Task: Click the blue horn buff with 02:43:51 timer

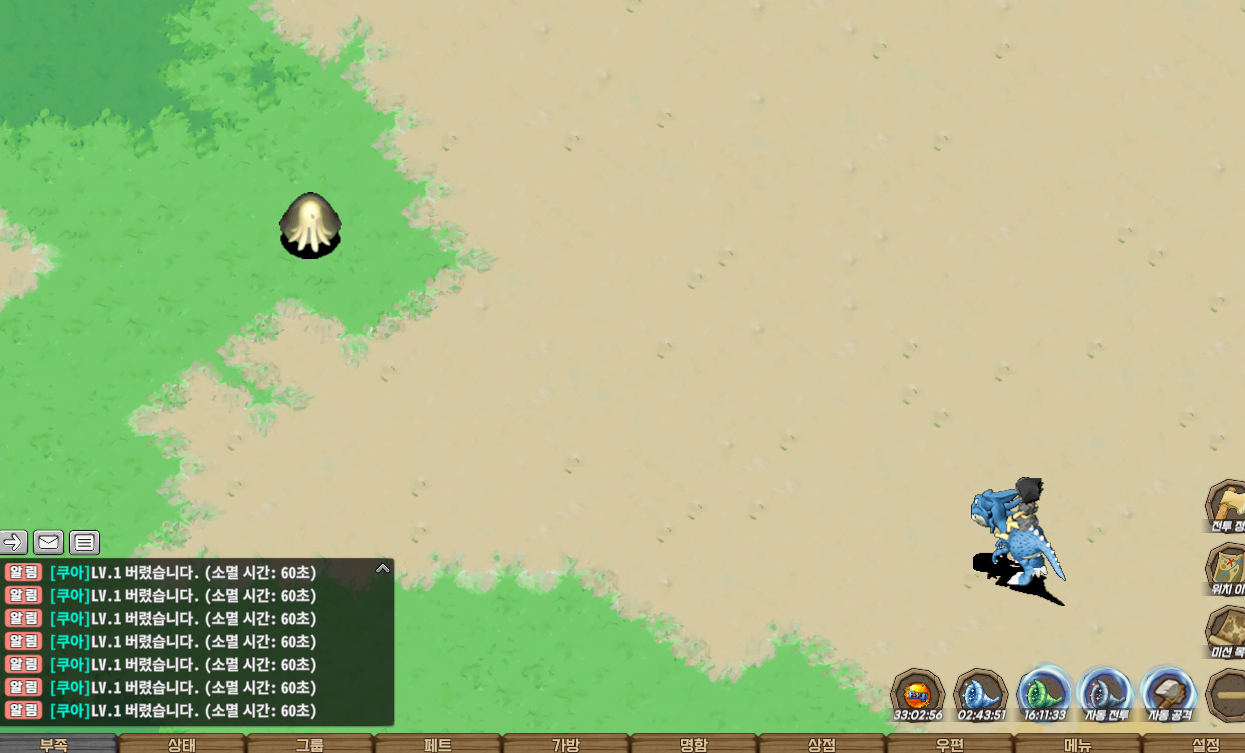Action: pos(981,694)
